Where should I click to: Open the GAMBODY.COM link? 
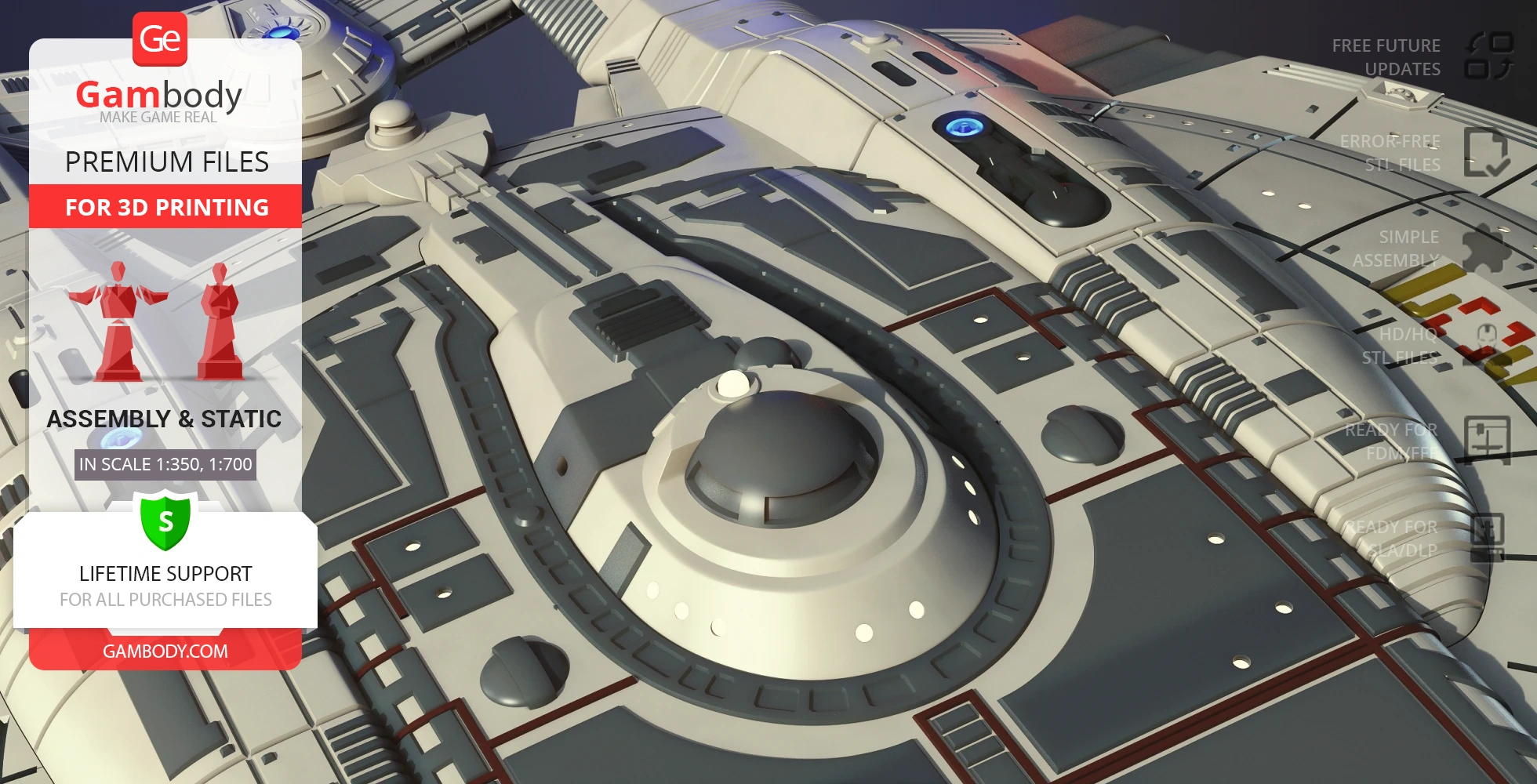pyautogui.click(x=165, y=652)
